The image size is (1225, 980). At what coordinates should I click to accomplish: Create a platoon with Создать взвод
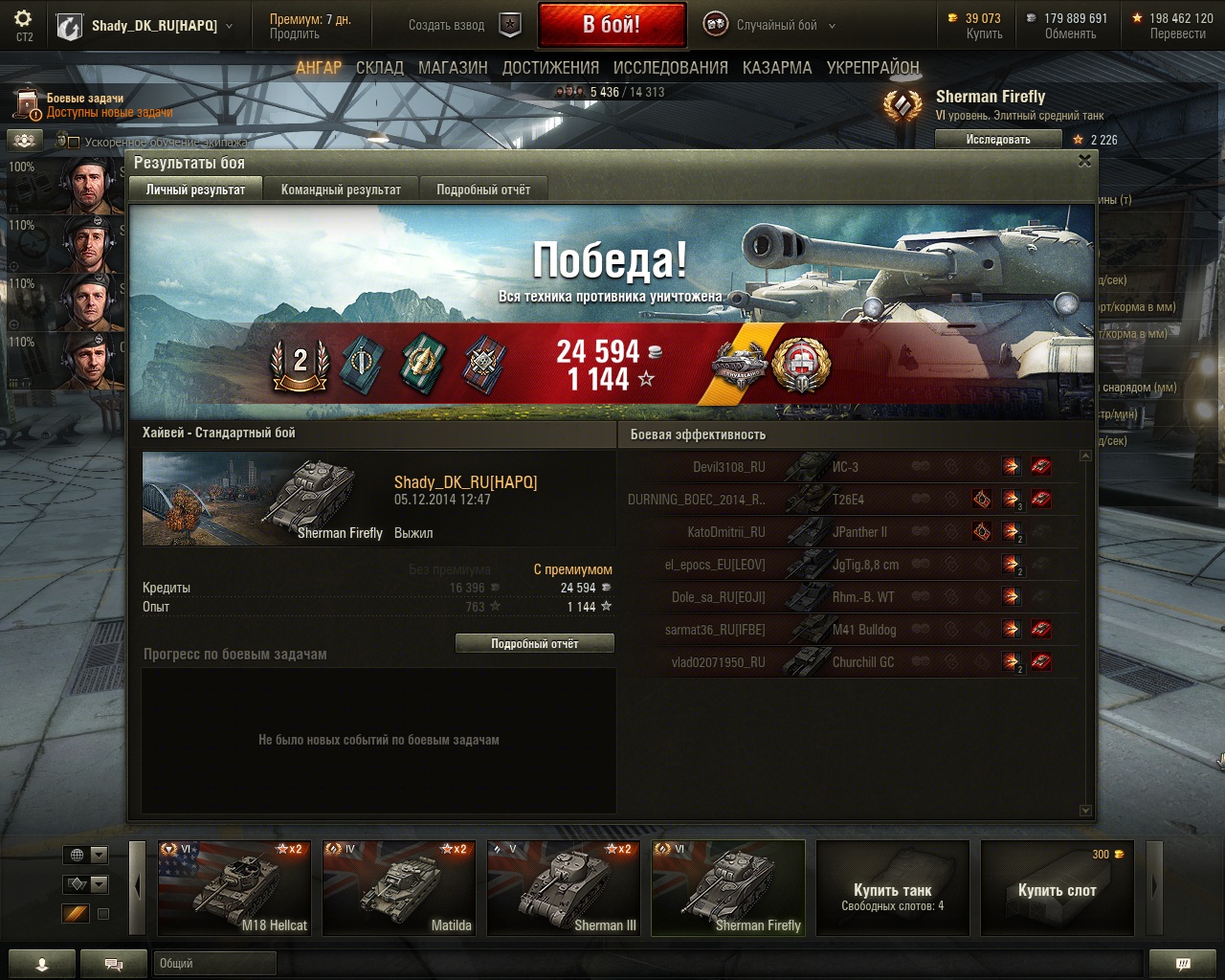462,26
